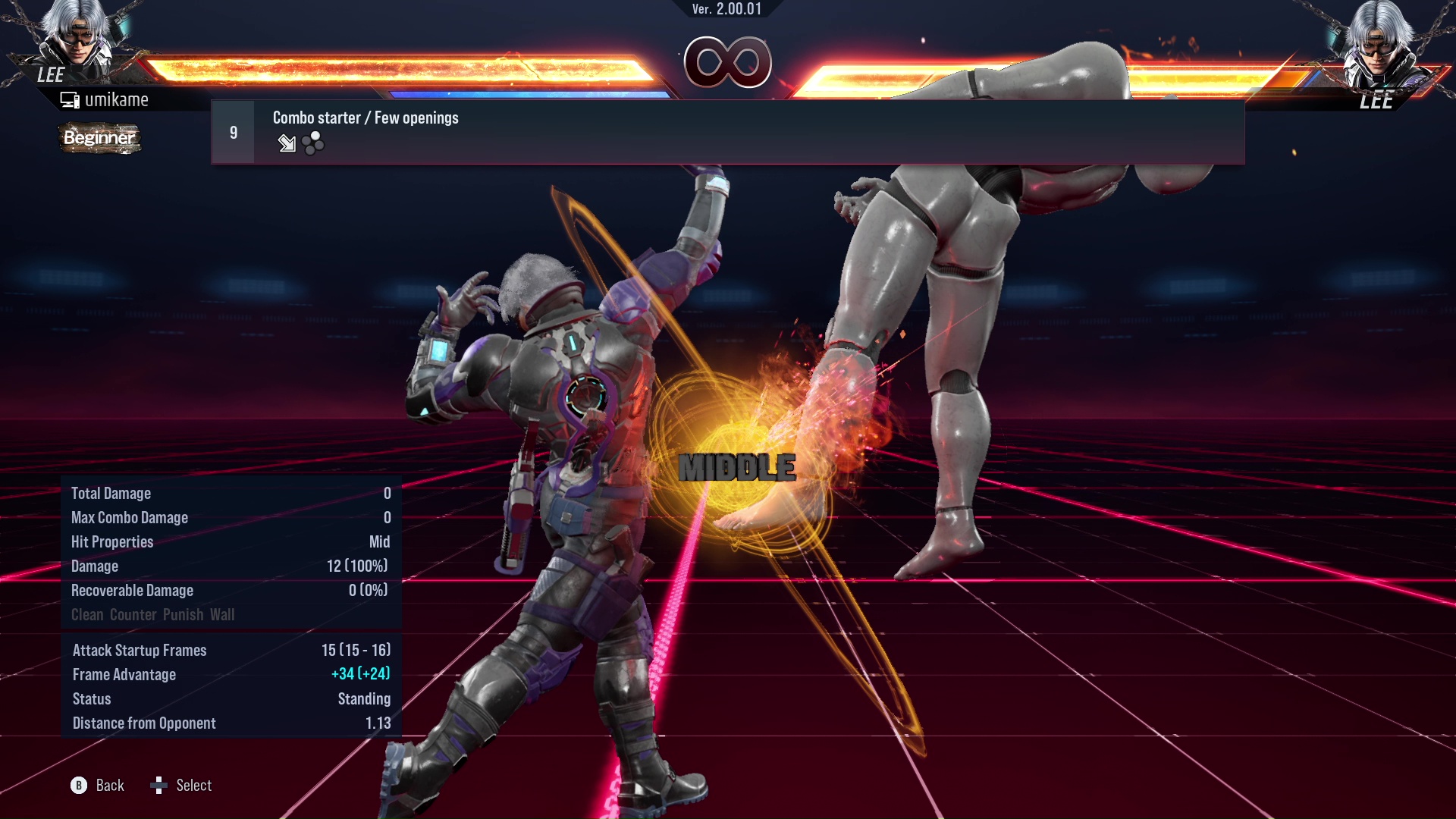Click the infinity round counter icon
This screenshot has width=1456, height=819.
(x=728, y=63)
